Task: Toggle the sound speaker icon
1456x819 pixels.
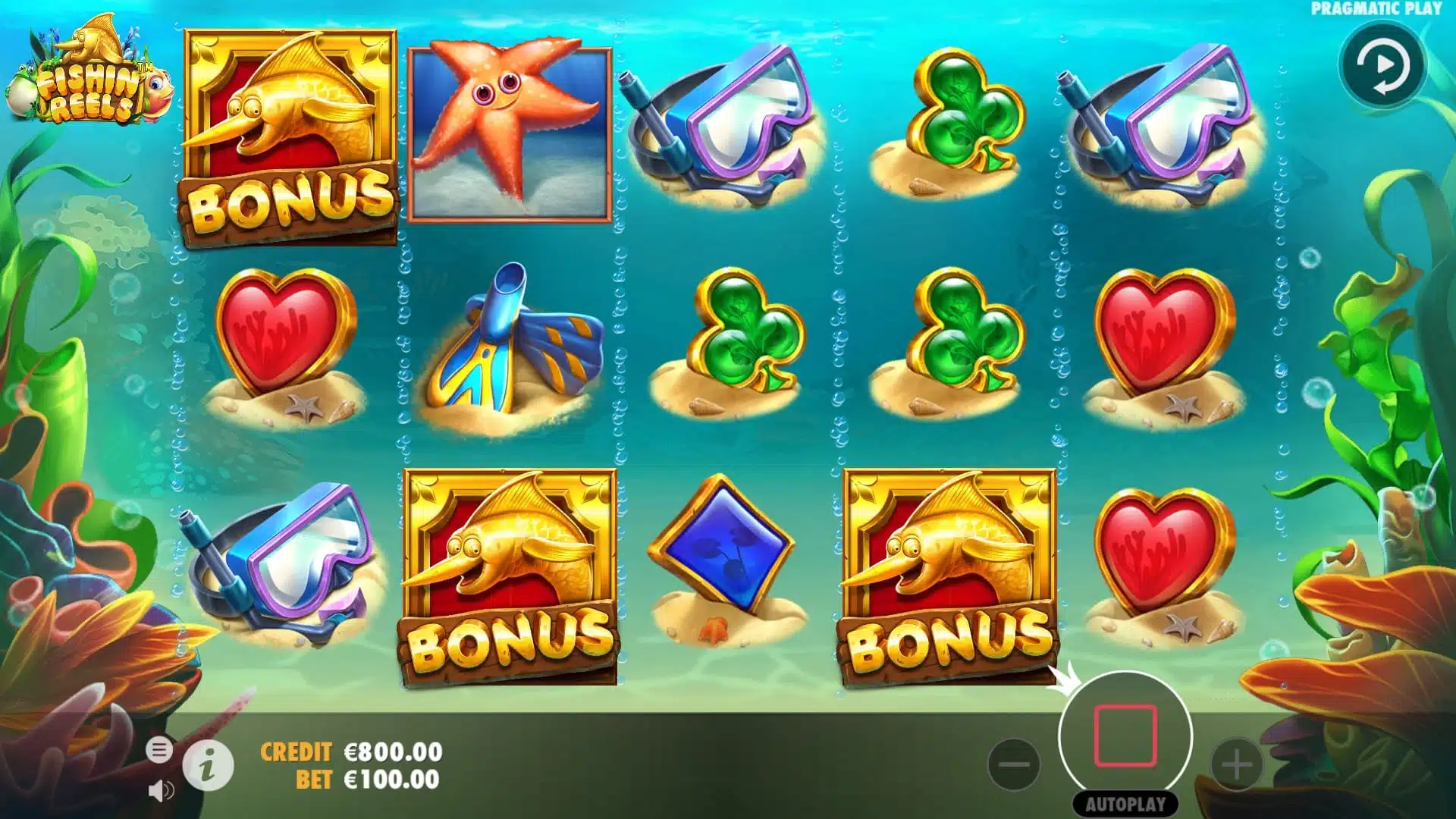Action: click(x=160, y=791)
